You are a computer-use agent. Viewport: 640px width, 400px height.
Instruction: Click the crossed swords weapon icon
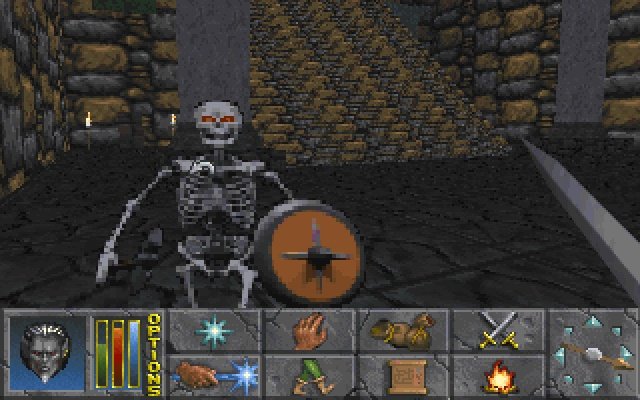pos(497,330)
